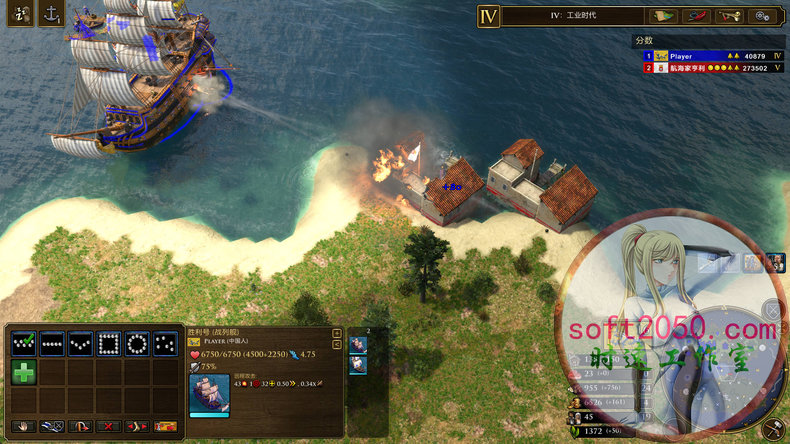This screenshot has width=790, height=444.
Task: Select the top ship thumbnail in the selection list
Action: [359, 344]
